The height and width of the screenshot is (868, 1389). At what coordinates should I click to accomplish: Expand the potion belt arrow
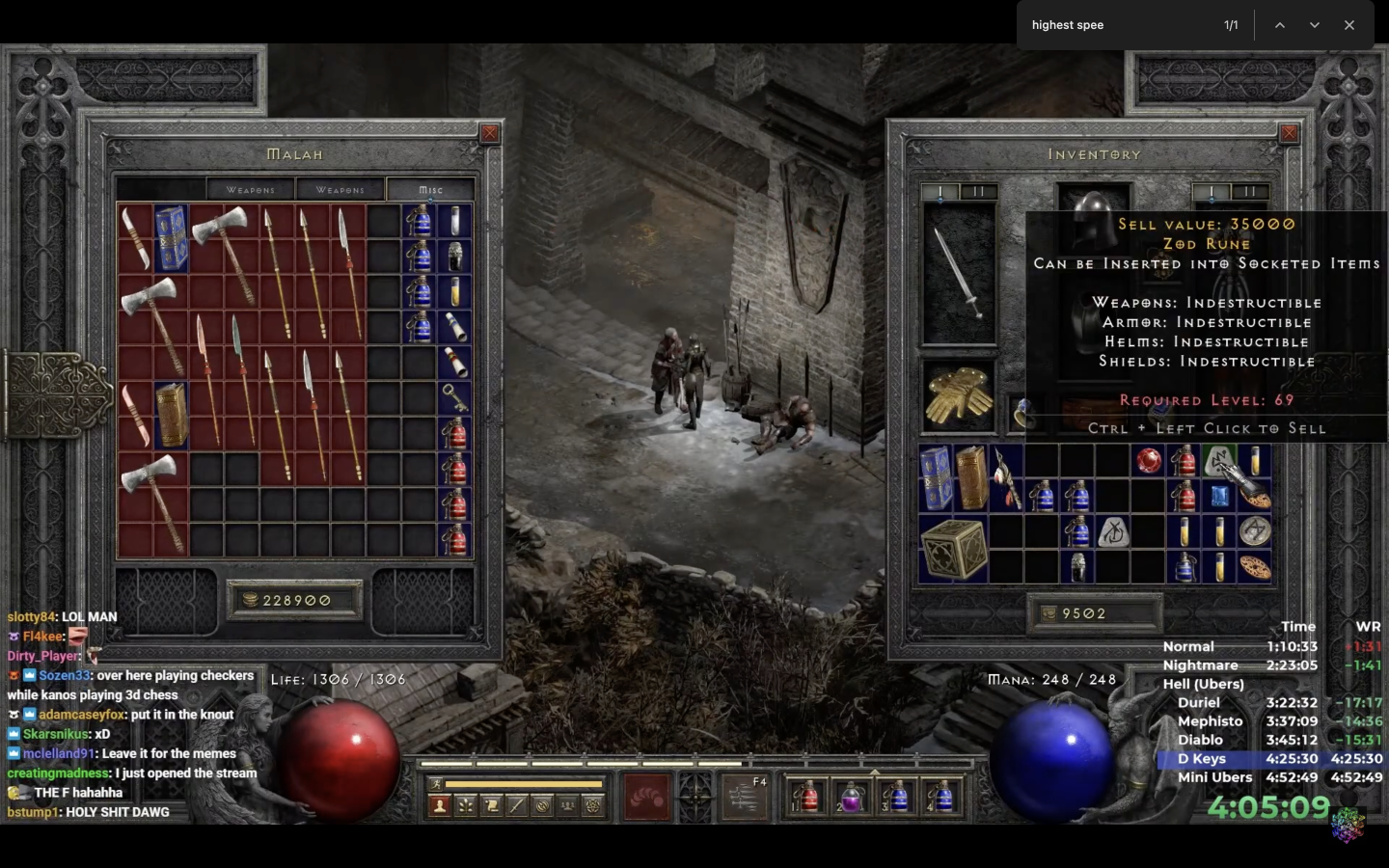click(874, 773)
